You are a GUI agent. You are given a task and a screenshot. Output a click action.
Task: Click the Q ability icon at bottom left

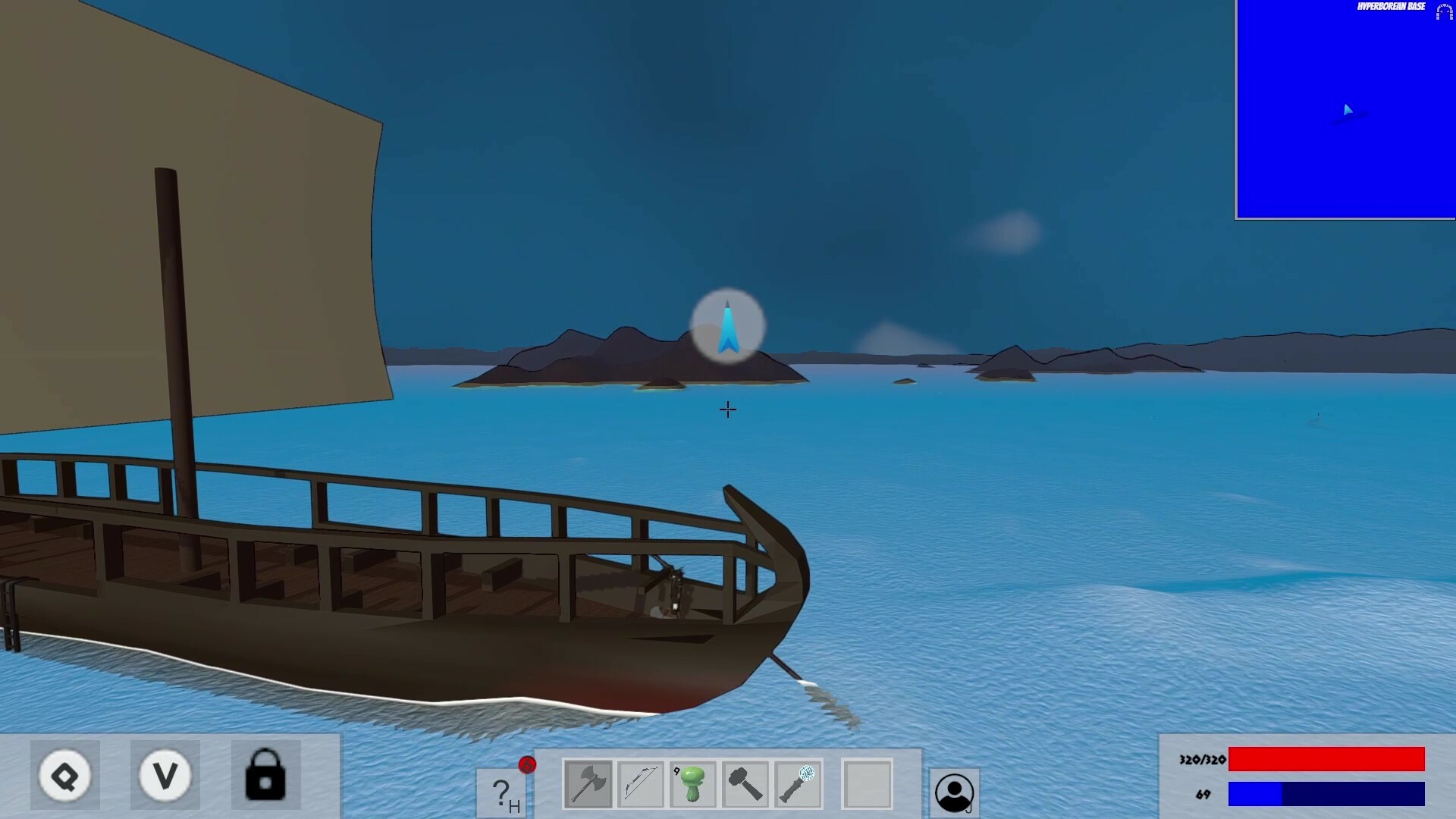(x=65, y=775)
